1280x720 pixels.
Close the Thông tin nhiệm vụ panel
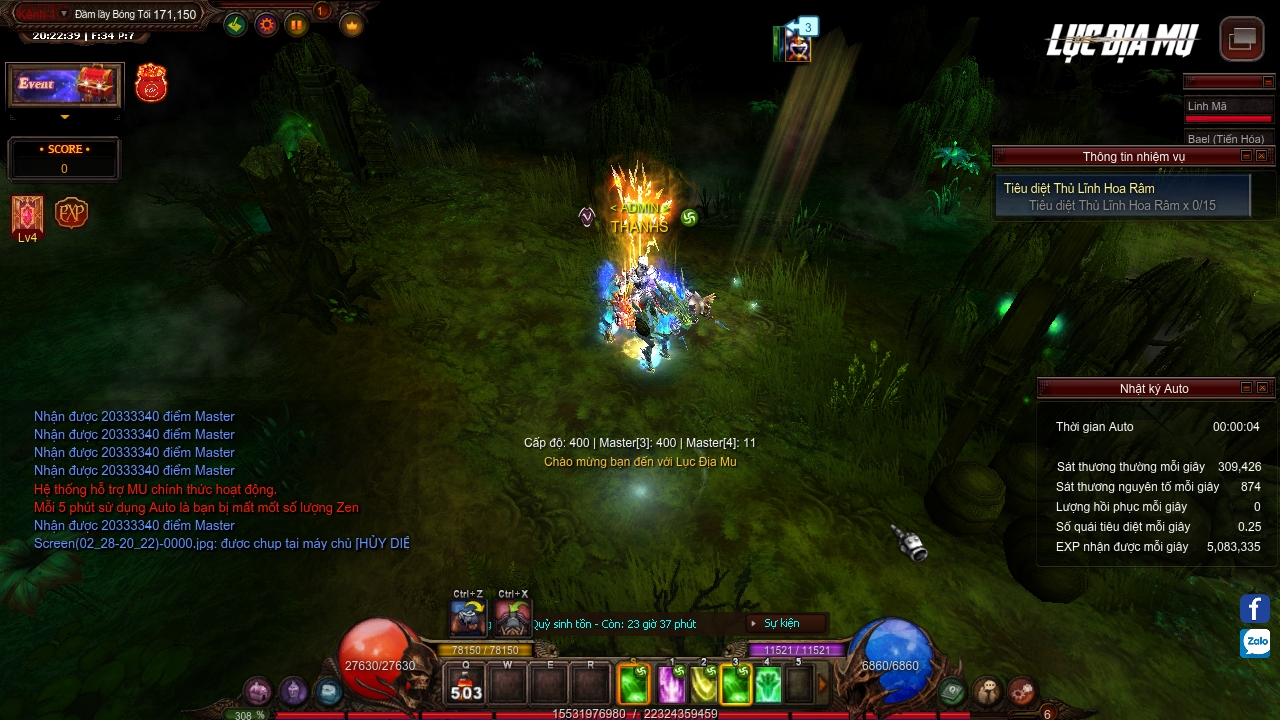(1262, 156)
